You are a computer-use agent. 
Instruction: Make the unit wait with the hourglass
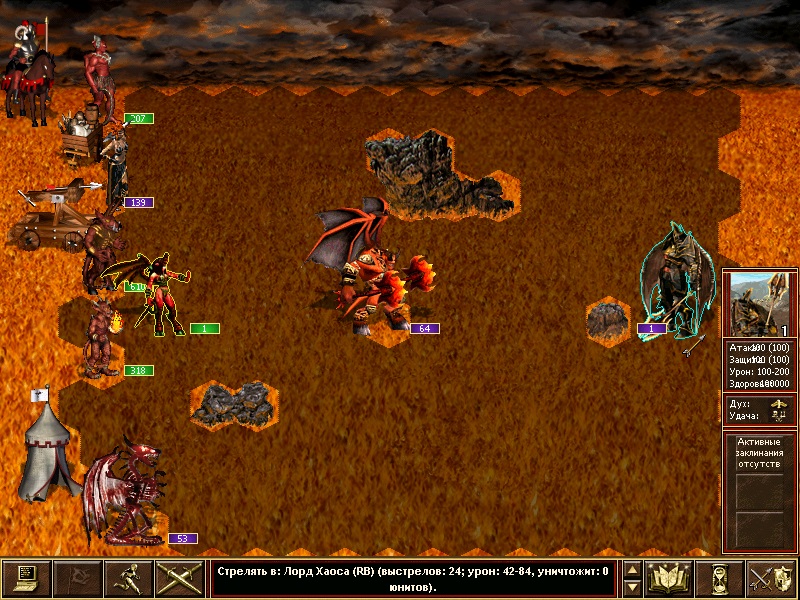tap(720, 579)
